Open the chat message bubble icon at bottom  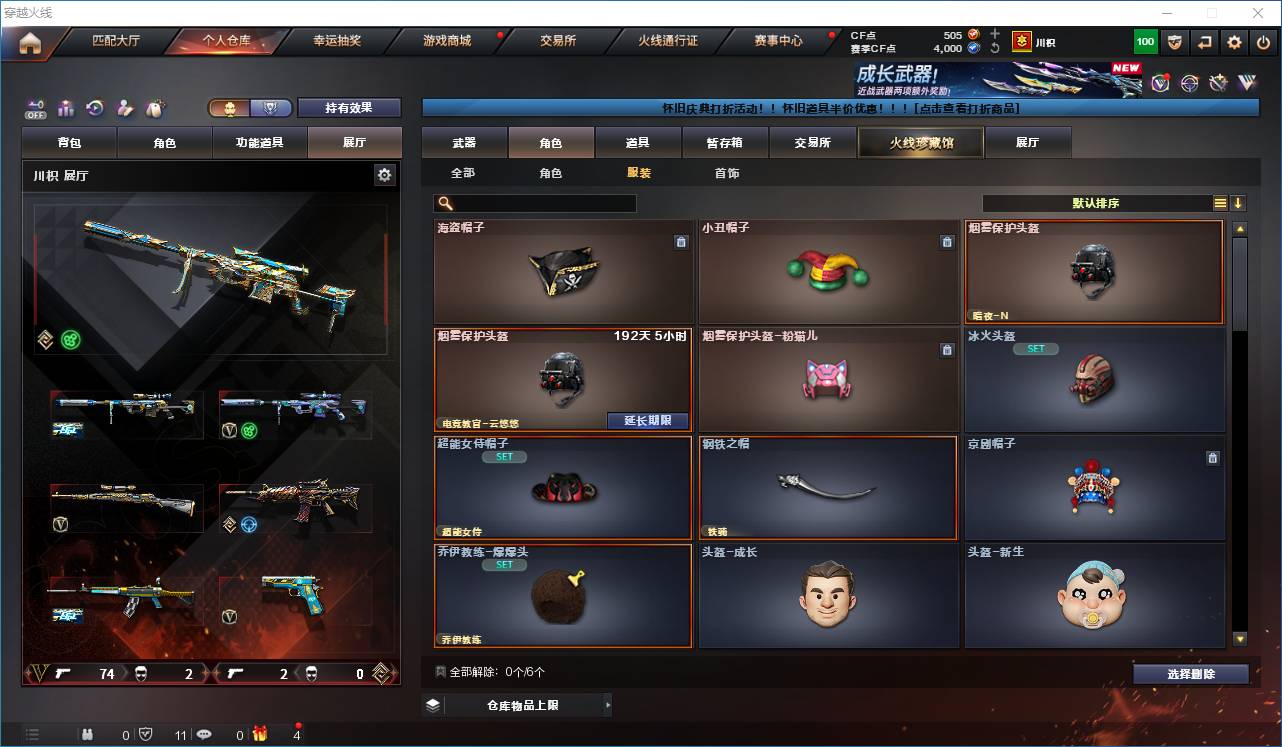point(203,733)
